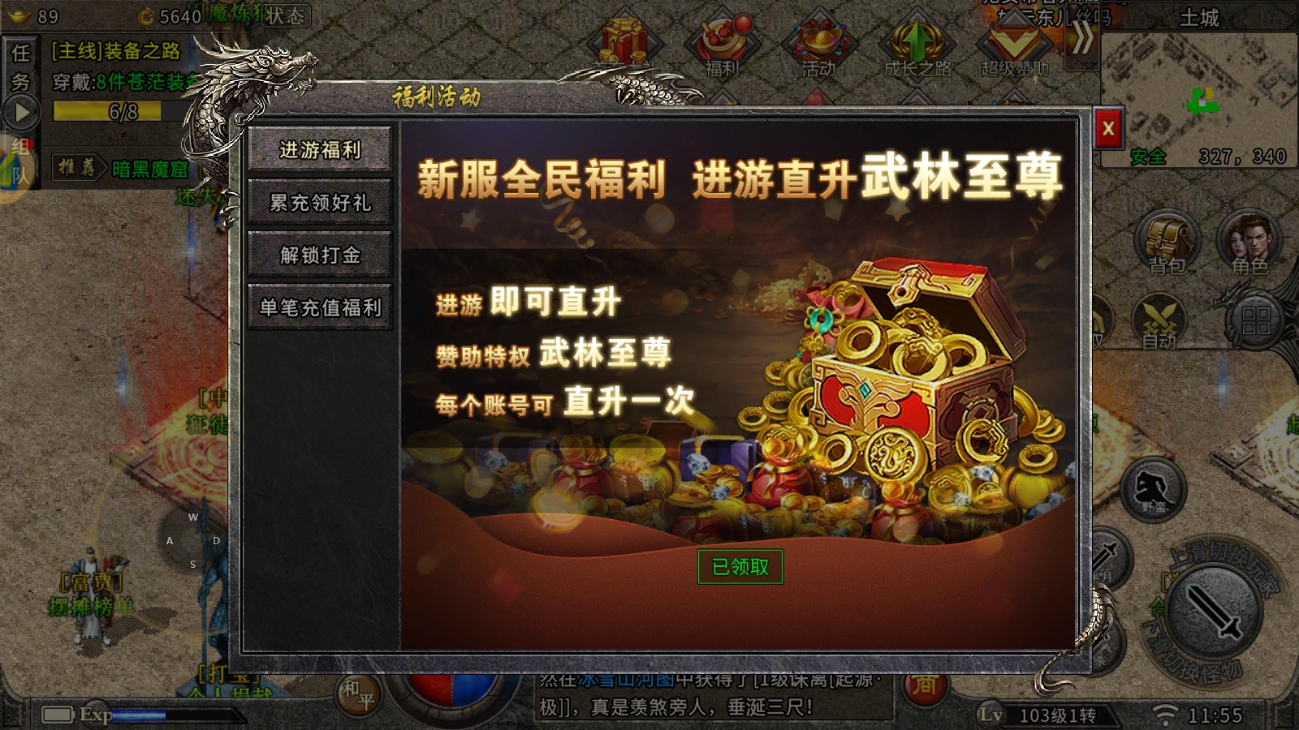This screenshot has height=730, width=1299.
Task: Collapse the top icon row with the arrow
Action: (1082, 40)
